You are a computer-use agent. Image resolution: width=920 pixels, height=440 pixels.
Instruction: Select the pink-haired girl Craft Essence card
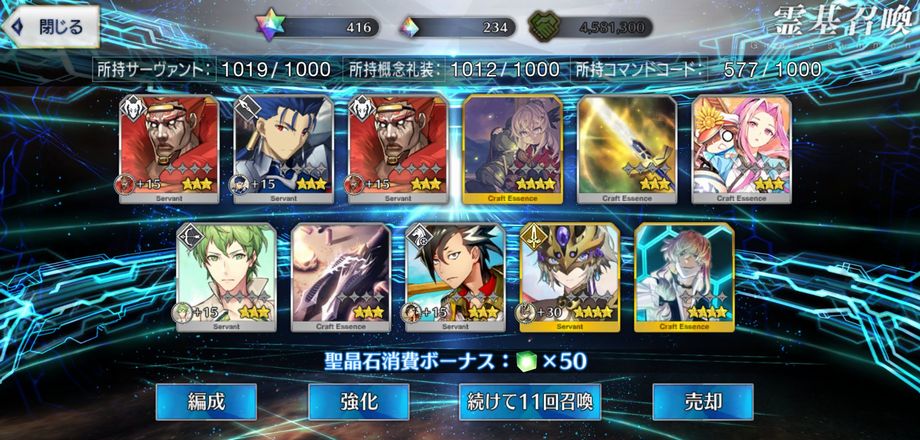pos(742,148)
